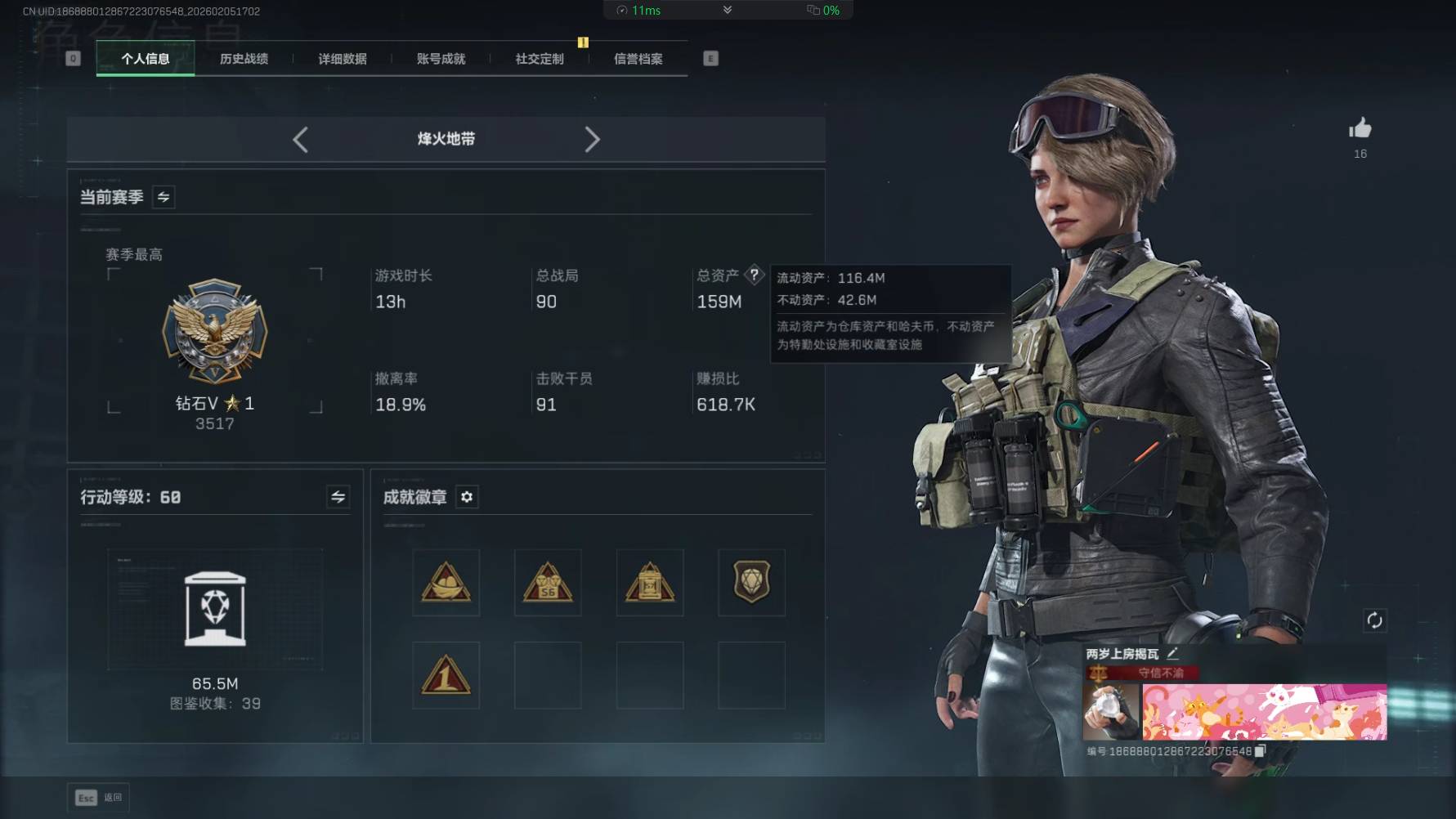Image resolution: width=1456 pixels, height=819 pixels.
Task: Select the number 1 triangle badge
Action: pos(446,676)
